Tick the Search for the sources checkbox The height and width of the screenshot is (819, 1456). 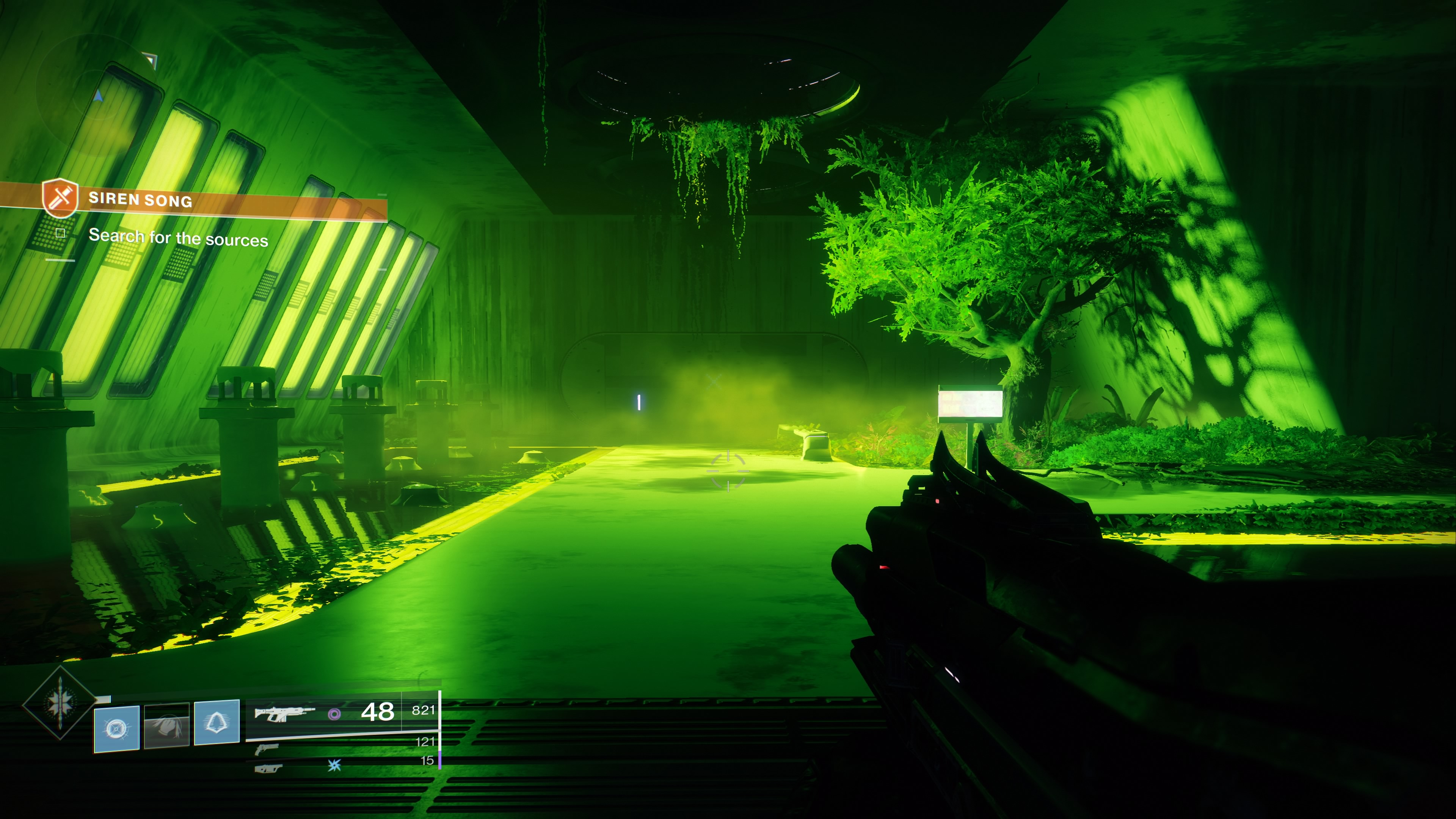[61, 233]
